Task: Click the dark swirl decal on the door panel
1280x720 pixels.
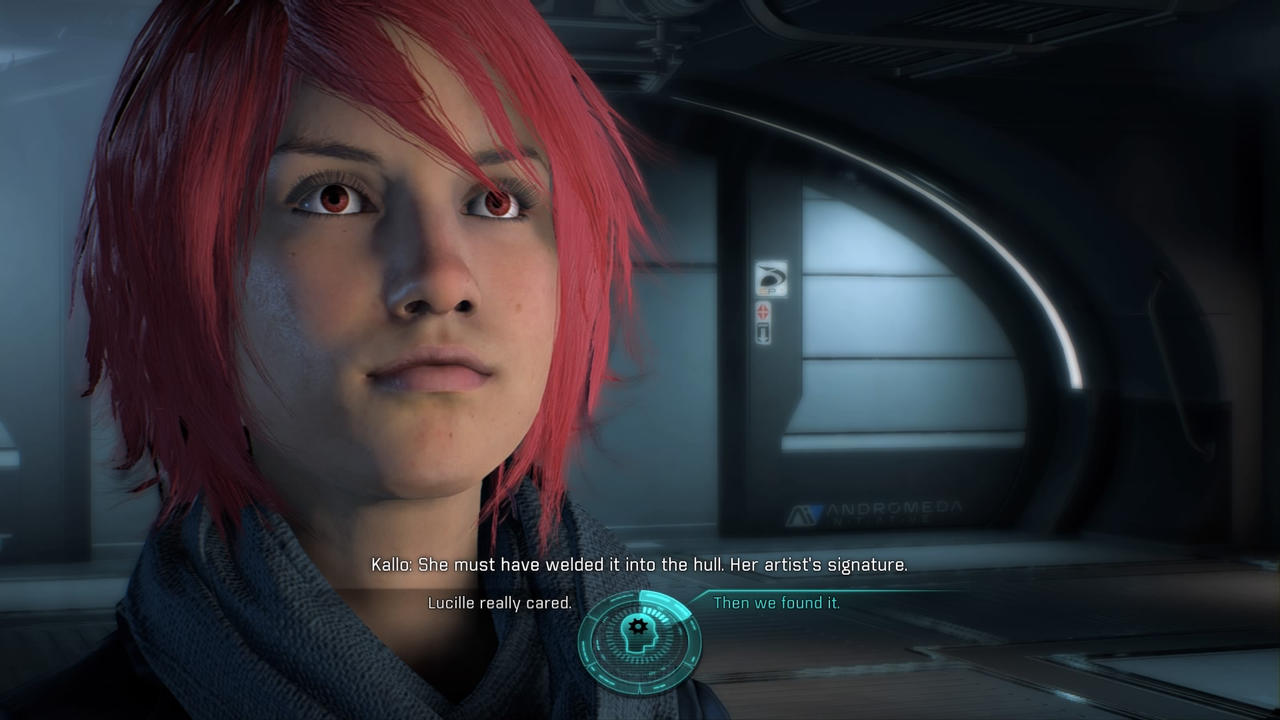Action: pos(771,277)
